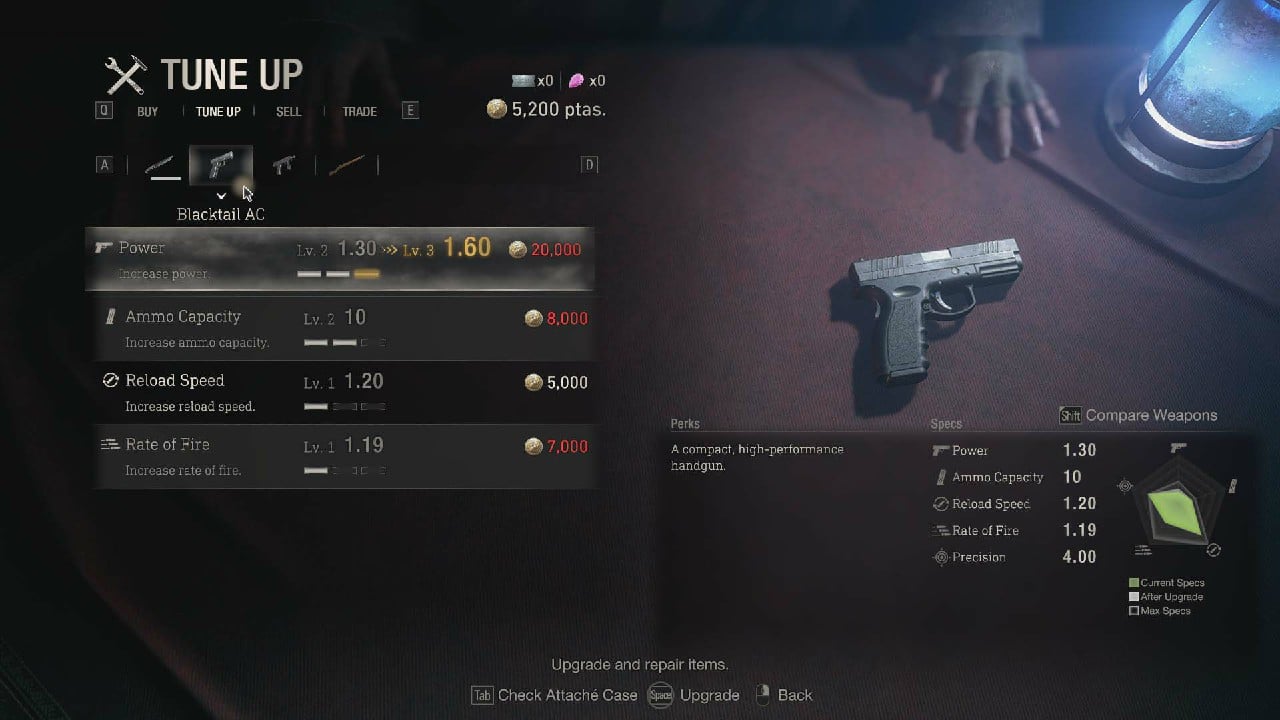Image resolution: width=1280 pixels, height=720 pixels.
Task: Open the SELL tab
Action: click(x=288, y=111)
